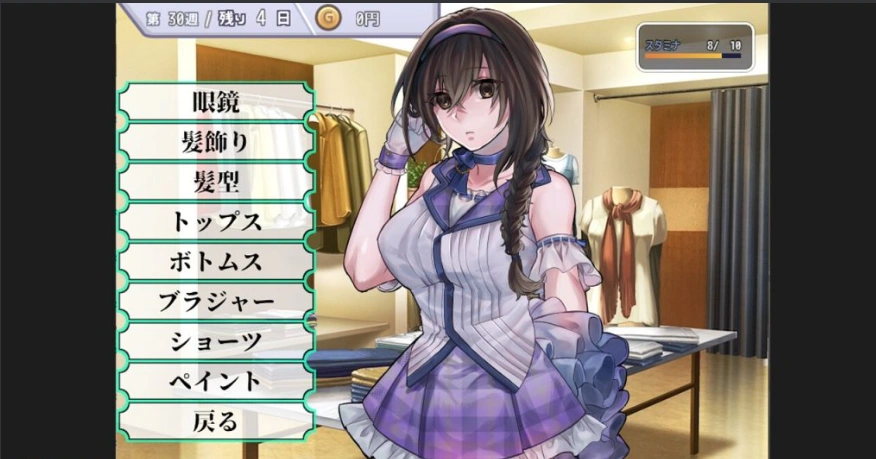Go back with the 戻る button
Viewport: 876px width, 459px height.
click(215, 421)
